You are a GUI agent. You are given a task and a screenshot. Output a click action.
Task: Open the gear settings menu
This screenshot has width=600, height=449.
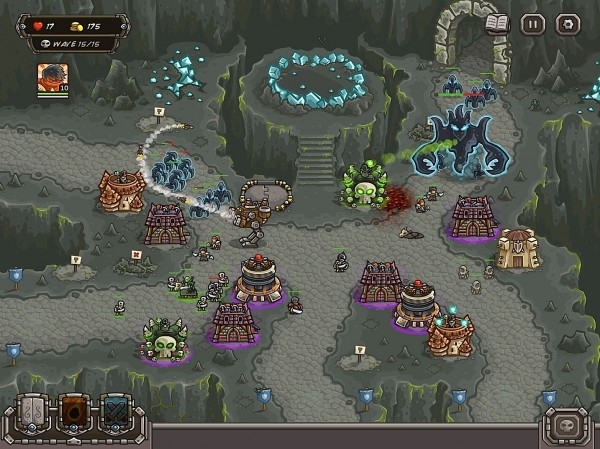[567, 23]
